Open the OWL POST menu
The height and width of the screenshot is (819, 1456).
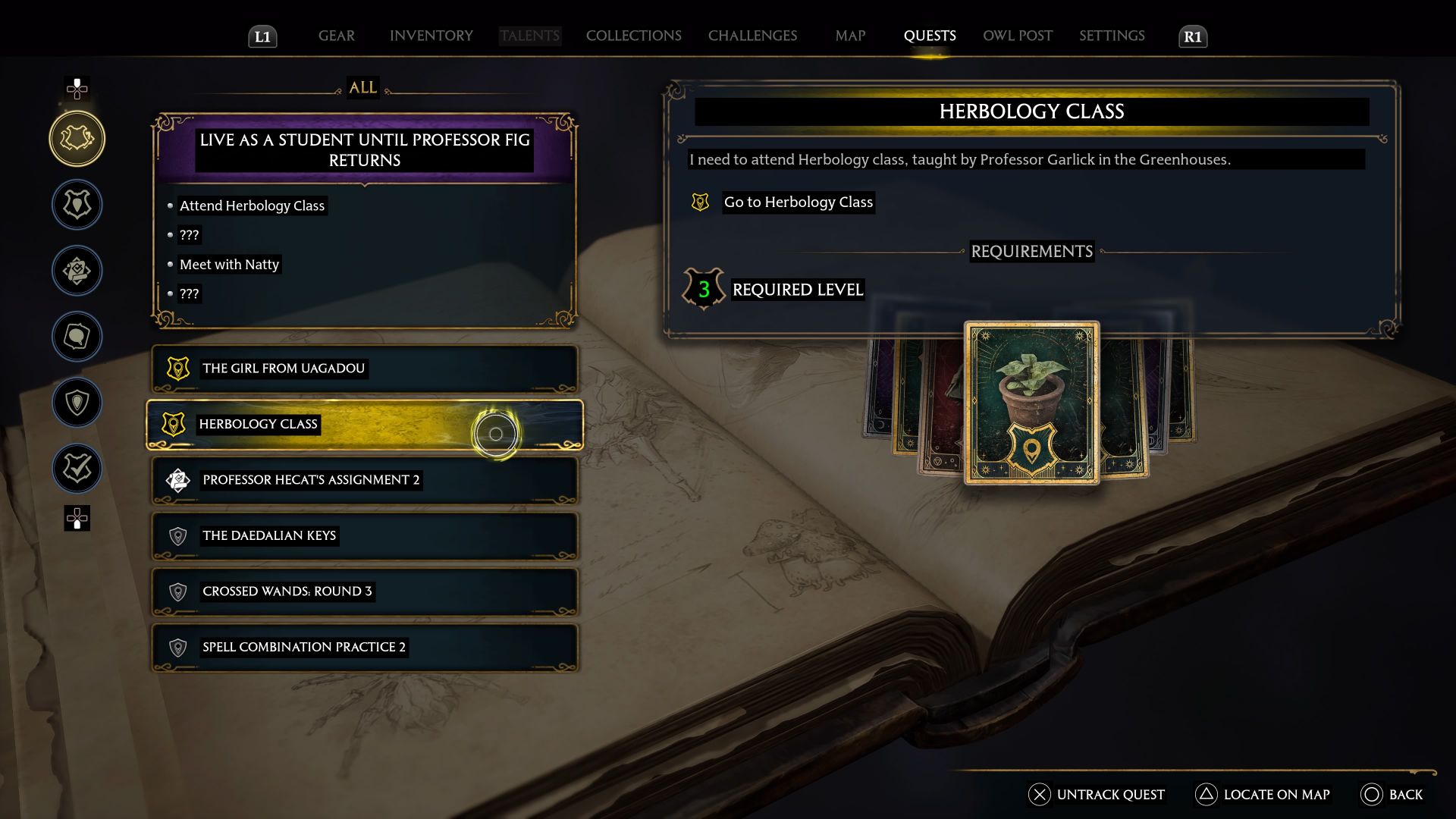[x=1017, y=35]
